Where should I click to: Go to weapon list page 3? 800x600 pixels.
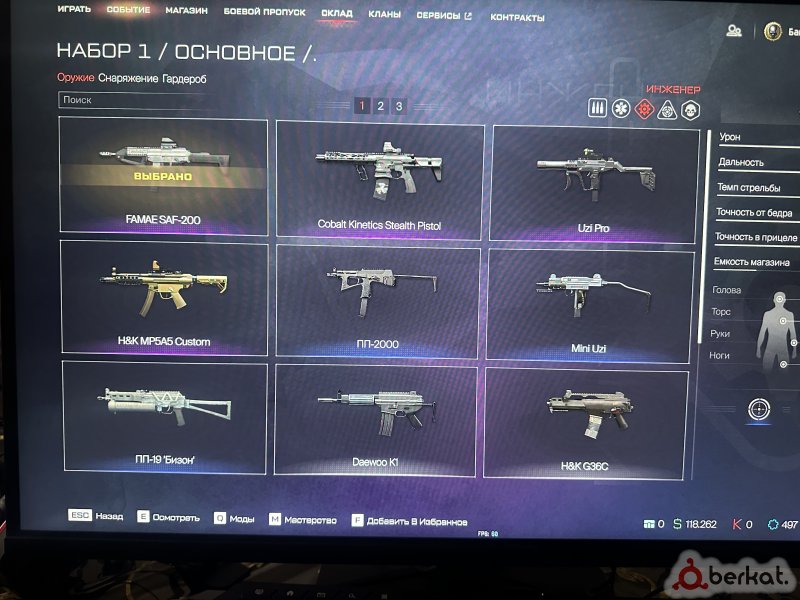[399, 106]
